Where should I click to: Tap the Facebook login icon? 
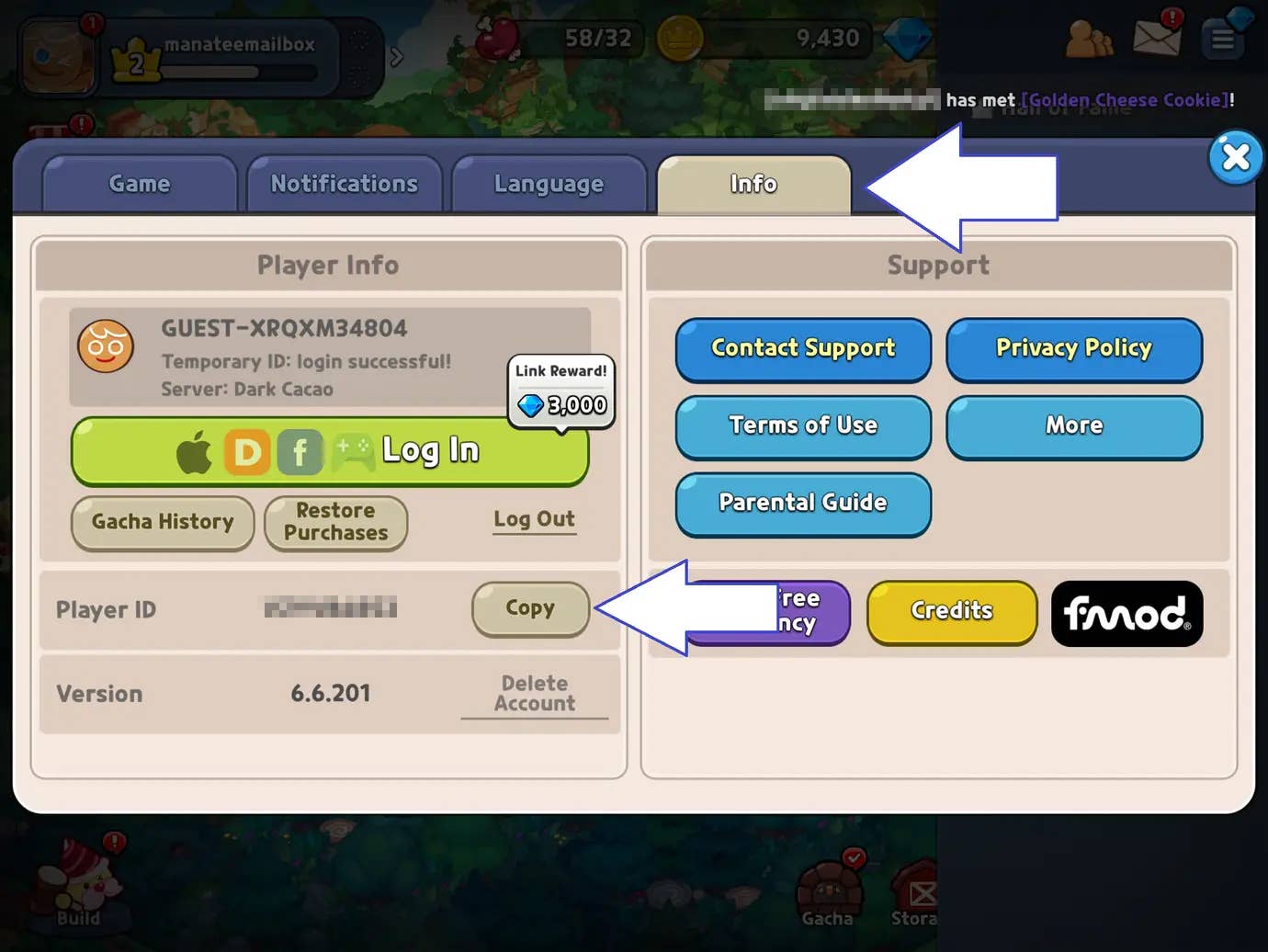300,450
